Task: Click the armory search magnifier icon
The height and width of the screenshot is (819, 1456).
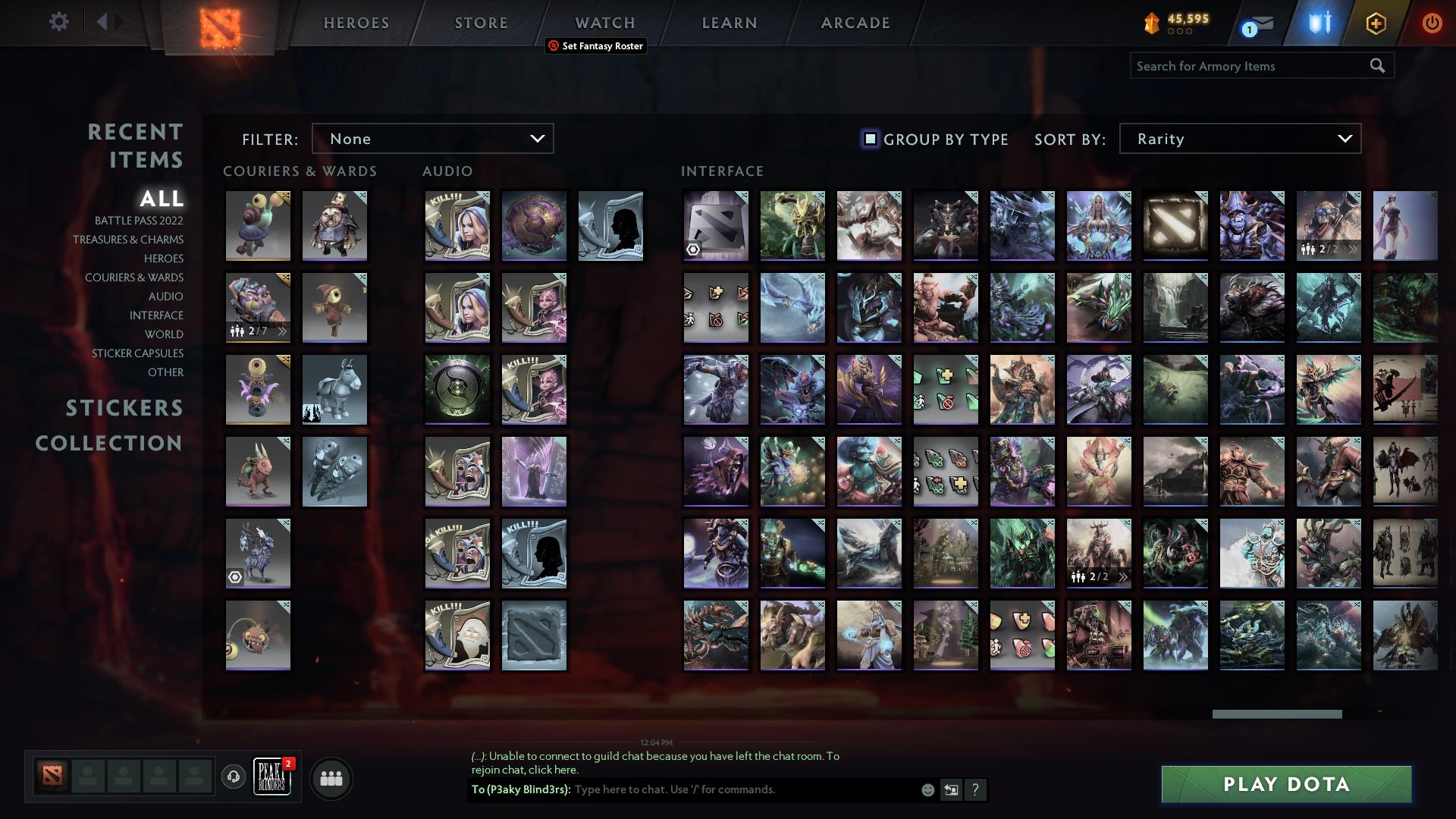Action: click(x=1377, y=66)
